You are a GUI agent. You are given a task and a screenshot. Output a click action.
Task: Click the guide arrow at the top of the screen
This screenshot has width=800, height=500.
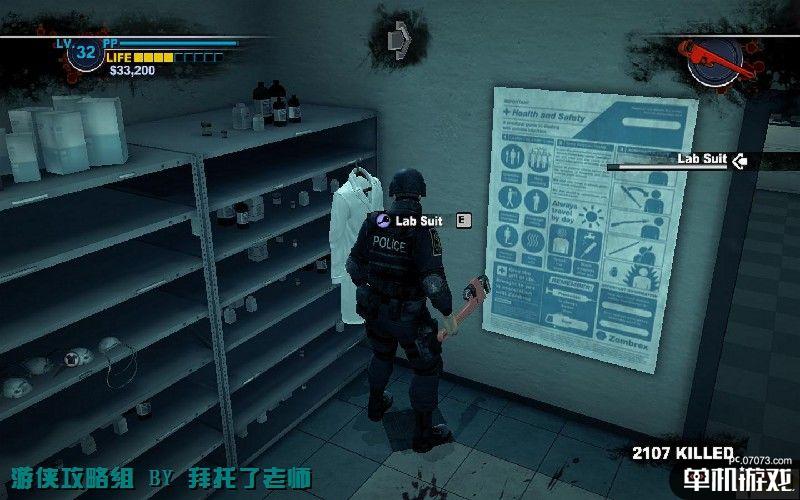click(x=399, y=37)
